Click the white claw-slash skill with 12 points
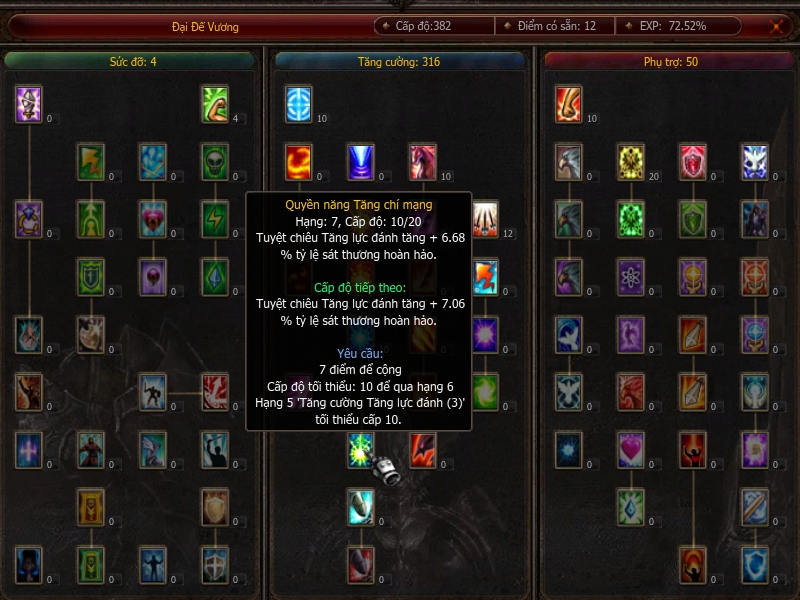Screen dimensions: 800x600 485,217
